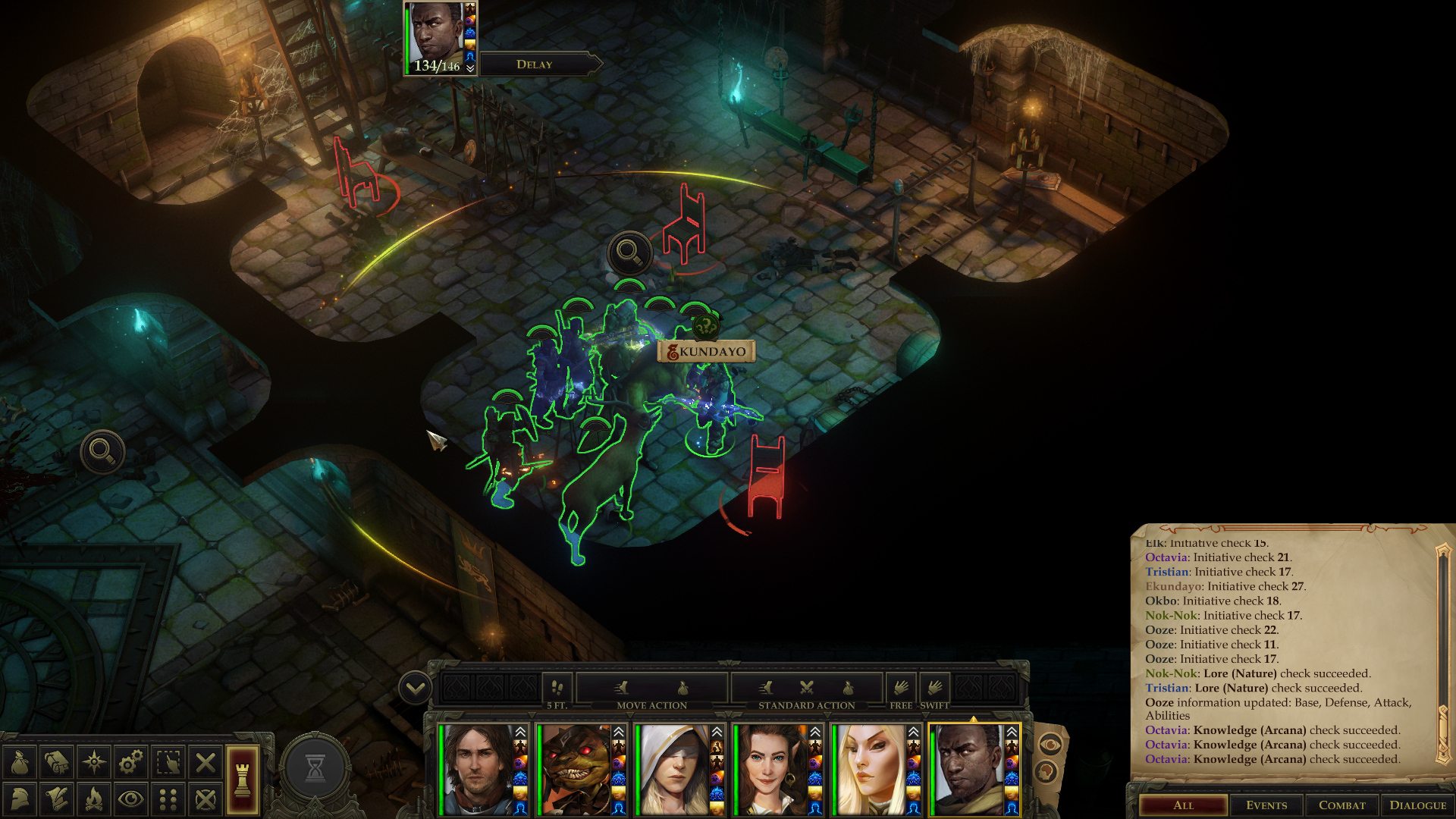Open the inventory bag icon

click(20, 762)
